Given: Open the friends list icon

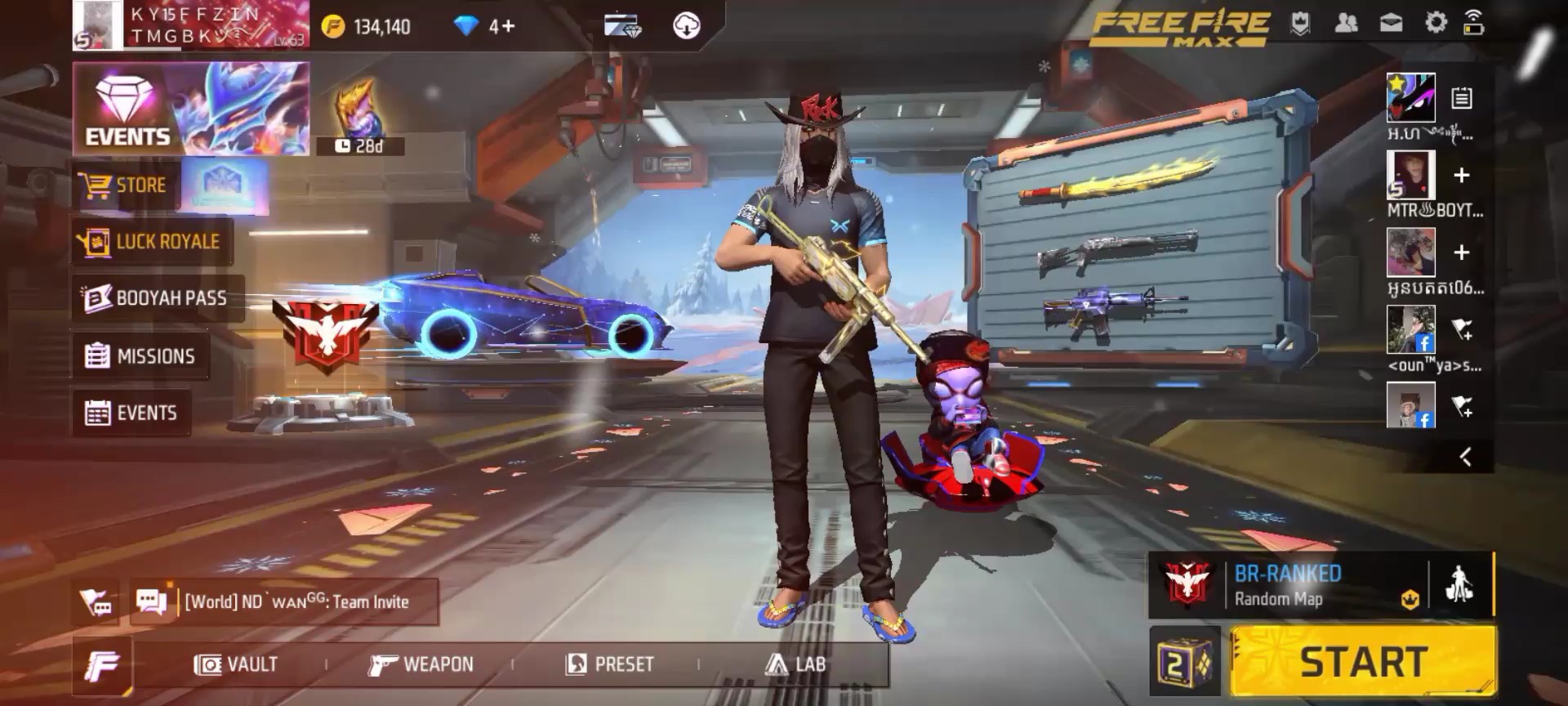Looking at the screenshot, I should click(x=1346, y=23).
